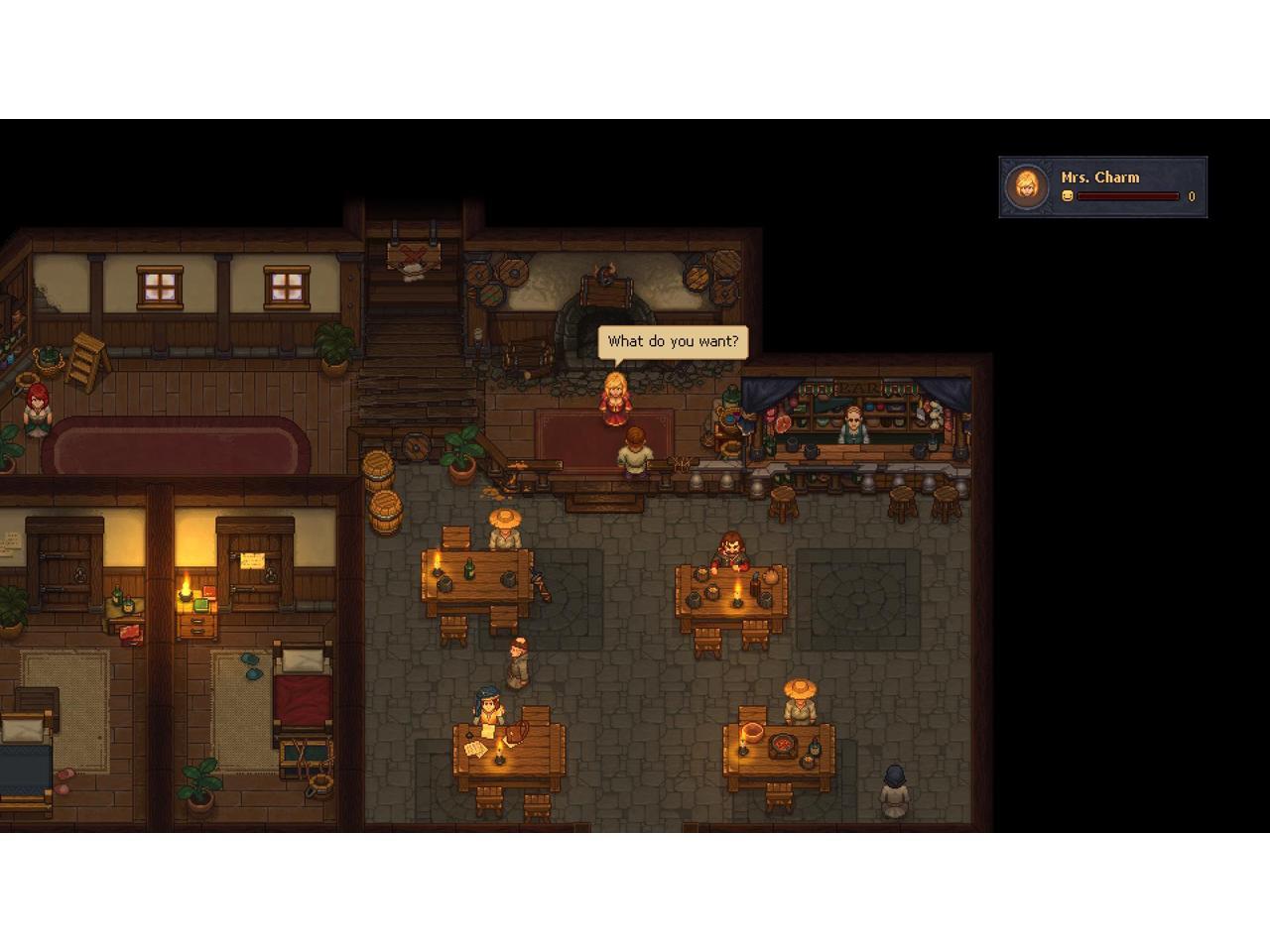The height and width of the screenshot is (952, 1270).
Task: Click the "What do you want?" speech bubble
Action: coord(673,341)
